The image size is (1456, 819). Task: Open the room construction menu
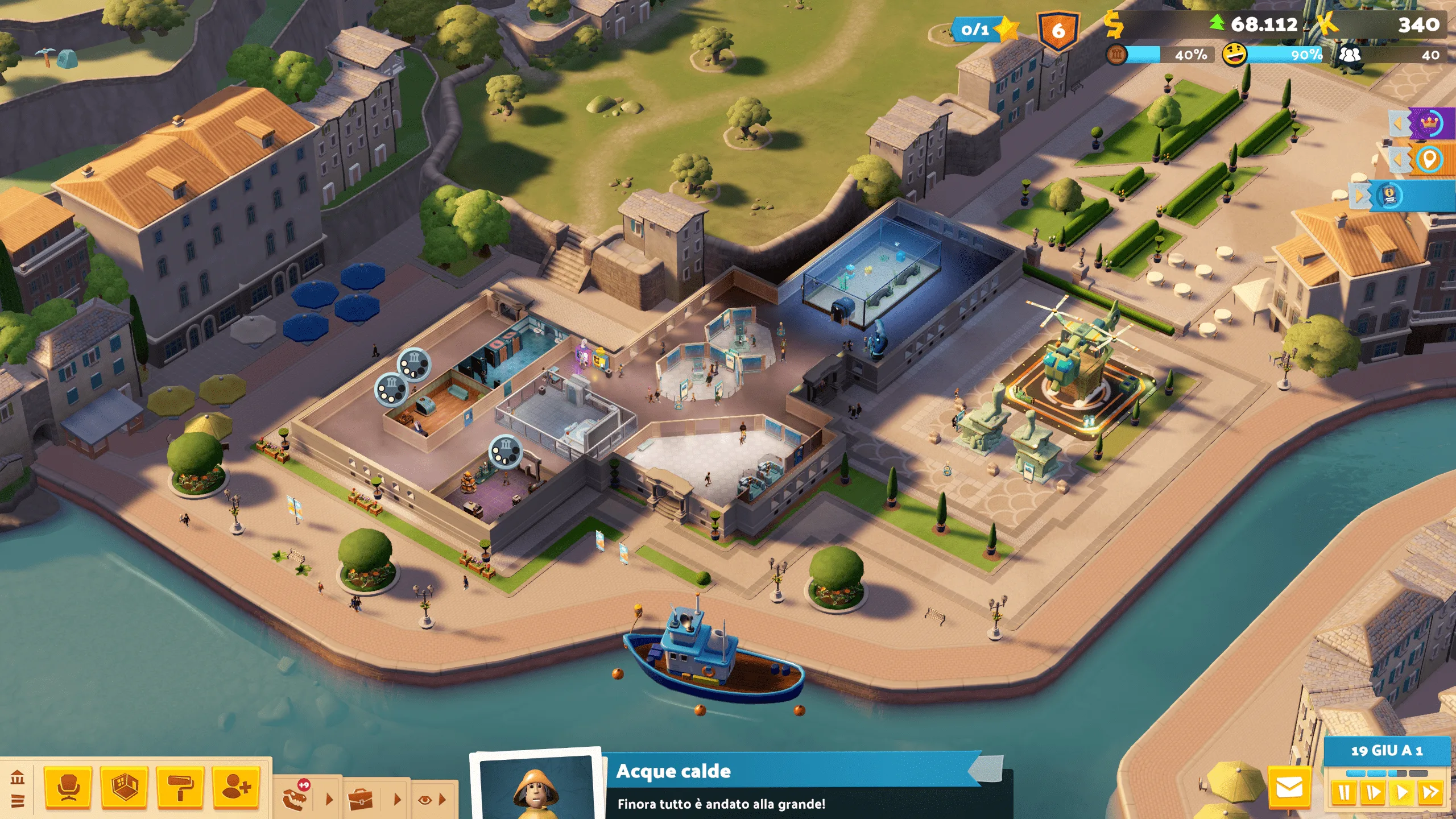125,788
